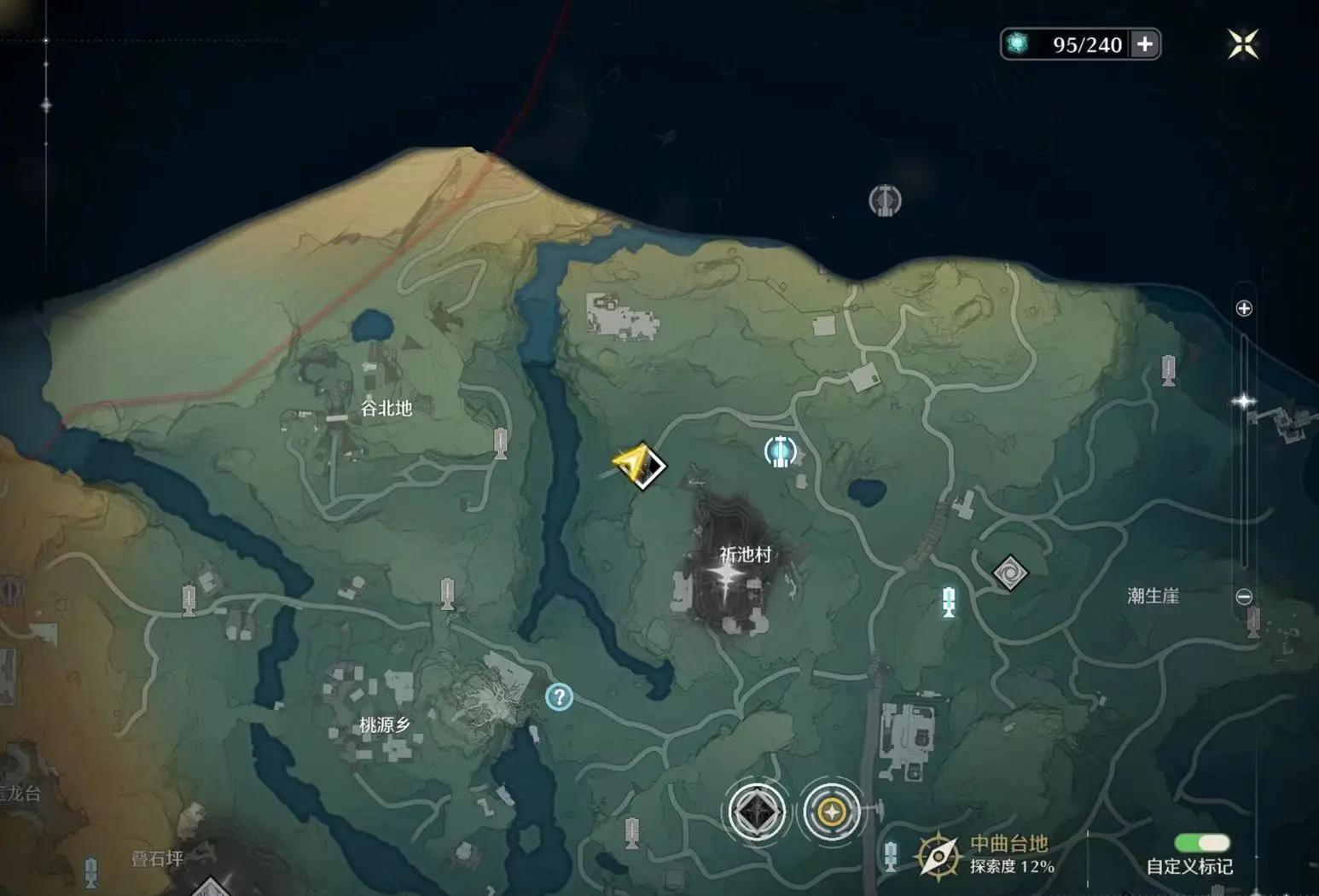Open the teleport beacon on the north coast
1319x896 pixels.
tap(886, 202)
